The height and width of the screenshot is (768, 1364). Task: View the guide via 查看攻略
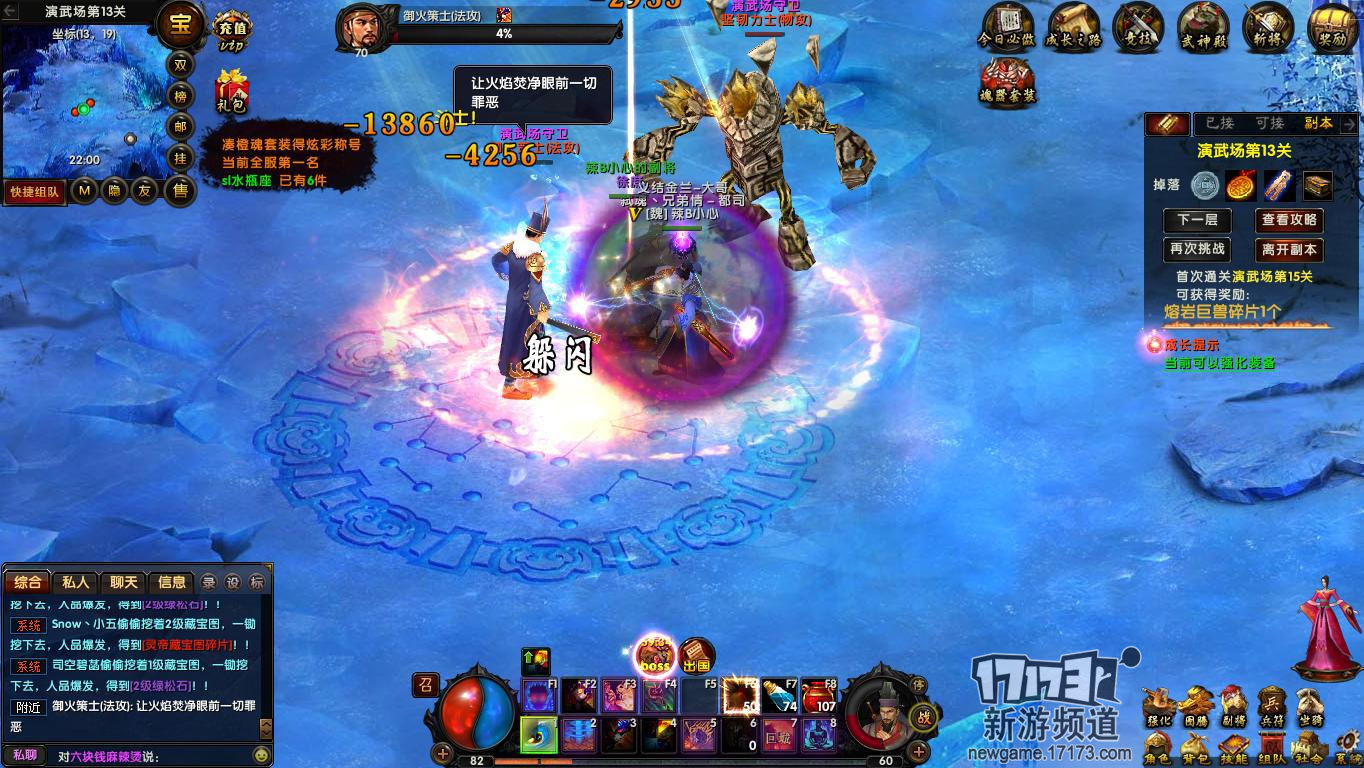(1289, 220)
